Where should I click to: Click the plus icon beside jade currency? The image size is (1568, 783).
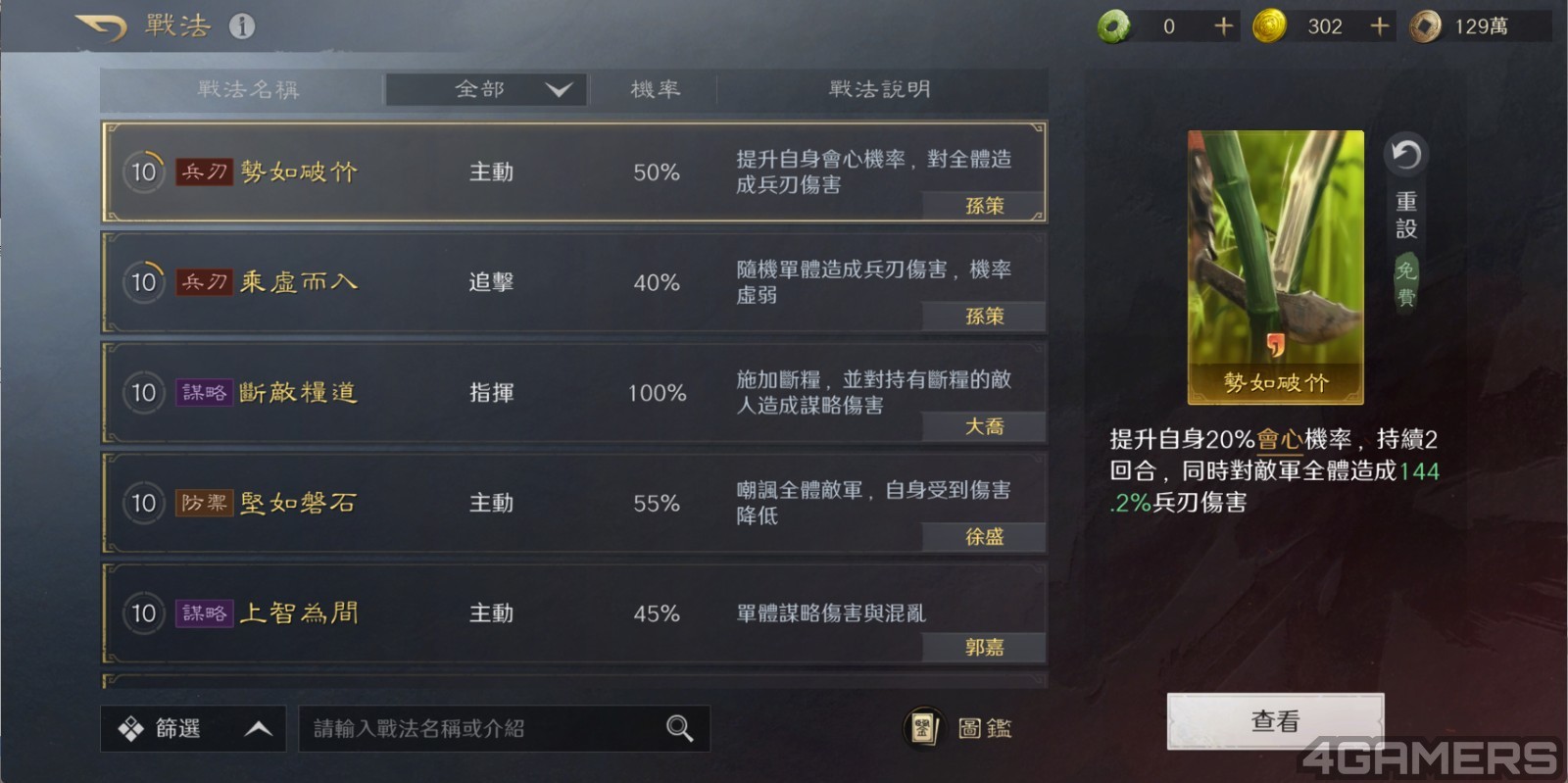tap(1221, 25)
